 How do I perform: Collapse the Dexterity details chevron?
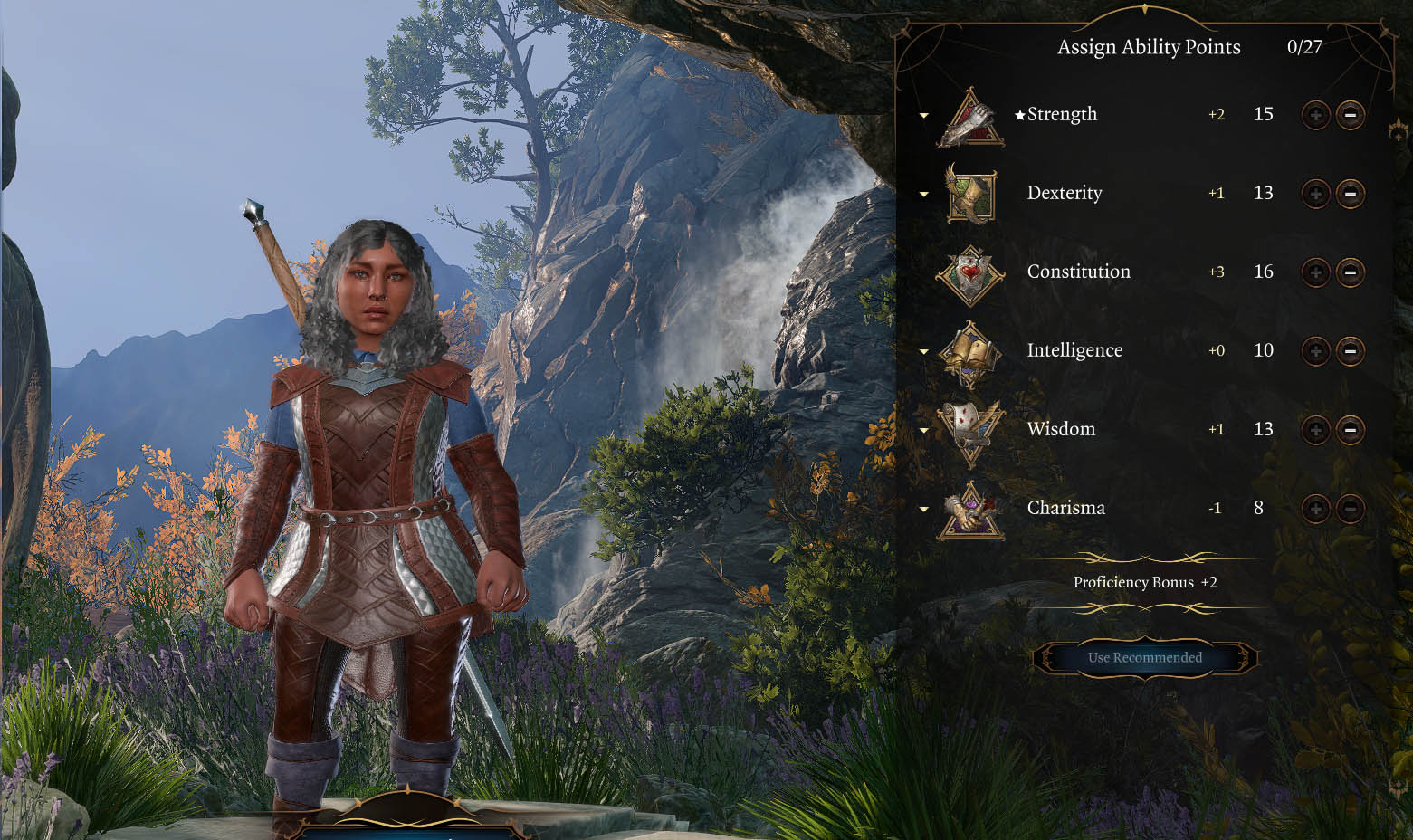pyautogui.click(x=924, y=195)
